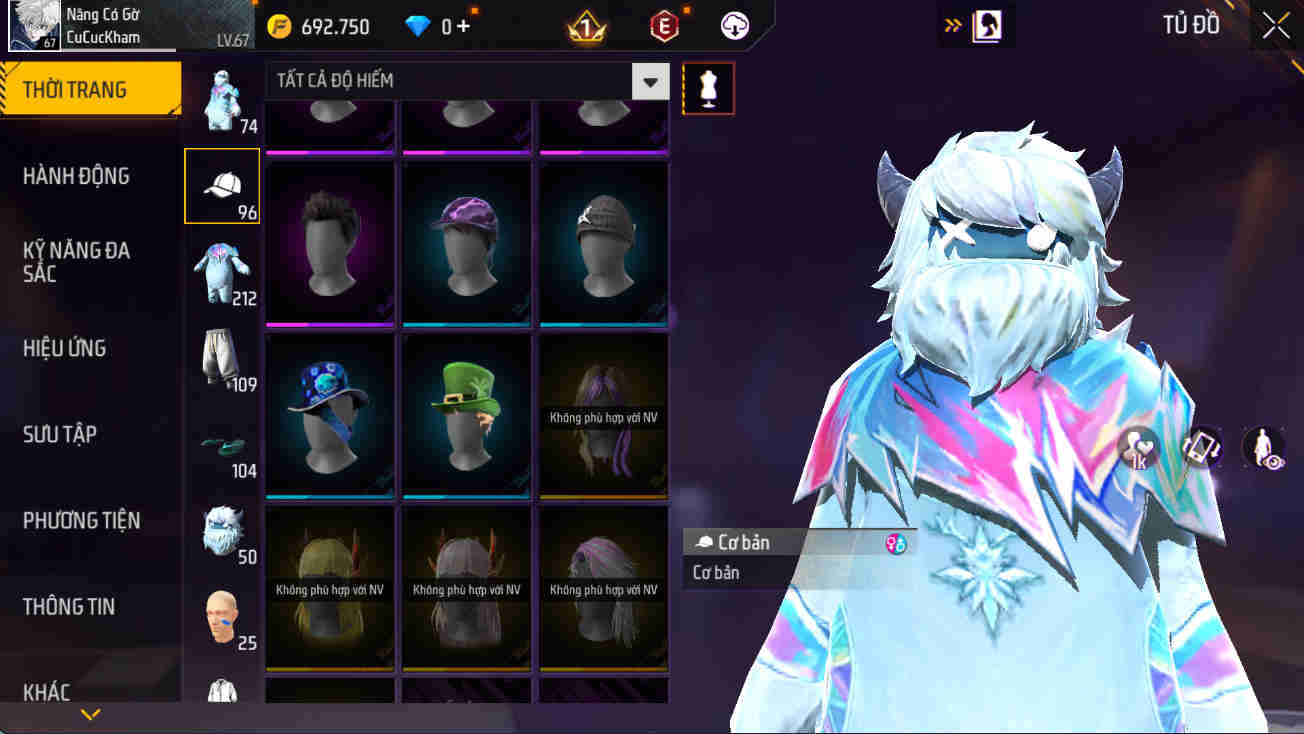
Task: Click the green top hat thumbnail
Action: coord(466,415)
